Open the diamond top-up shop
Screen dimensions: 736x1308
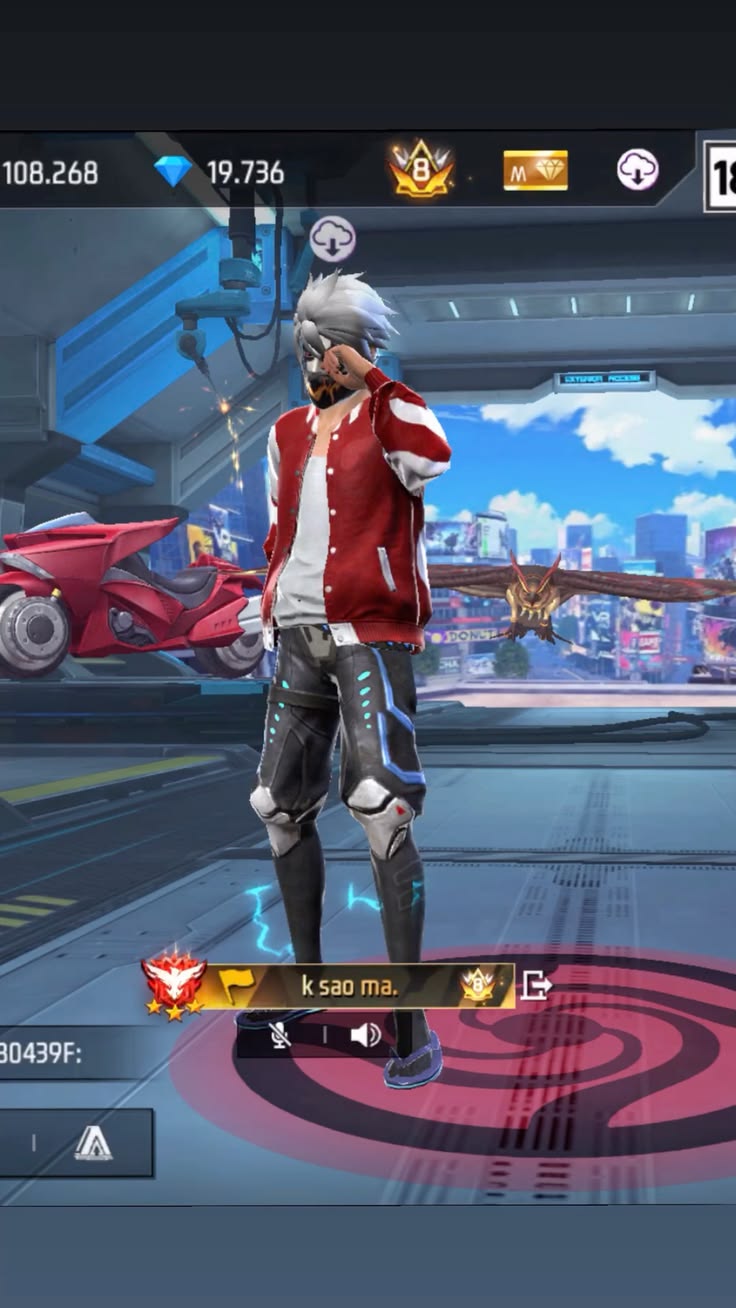pos(173,172)
